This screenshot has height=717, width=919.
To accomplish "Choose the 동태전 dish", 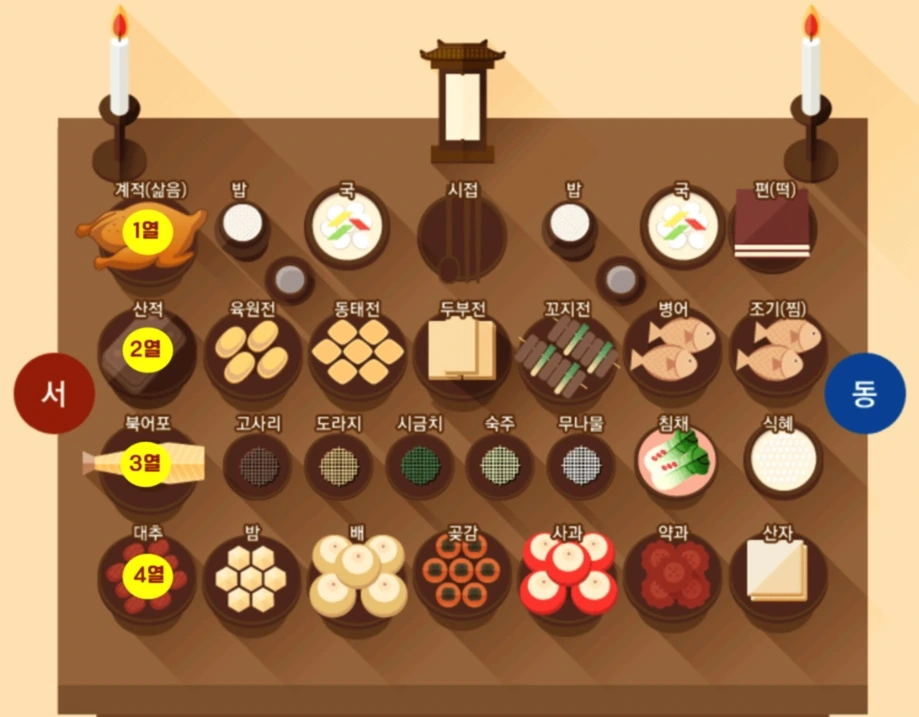I will 356,352.
